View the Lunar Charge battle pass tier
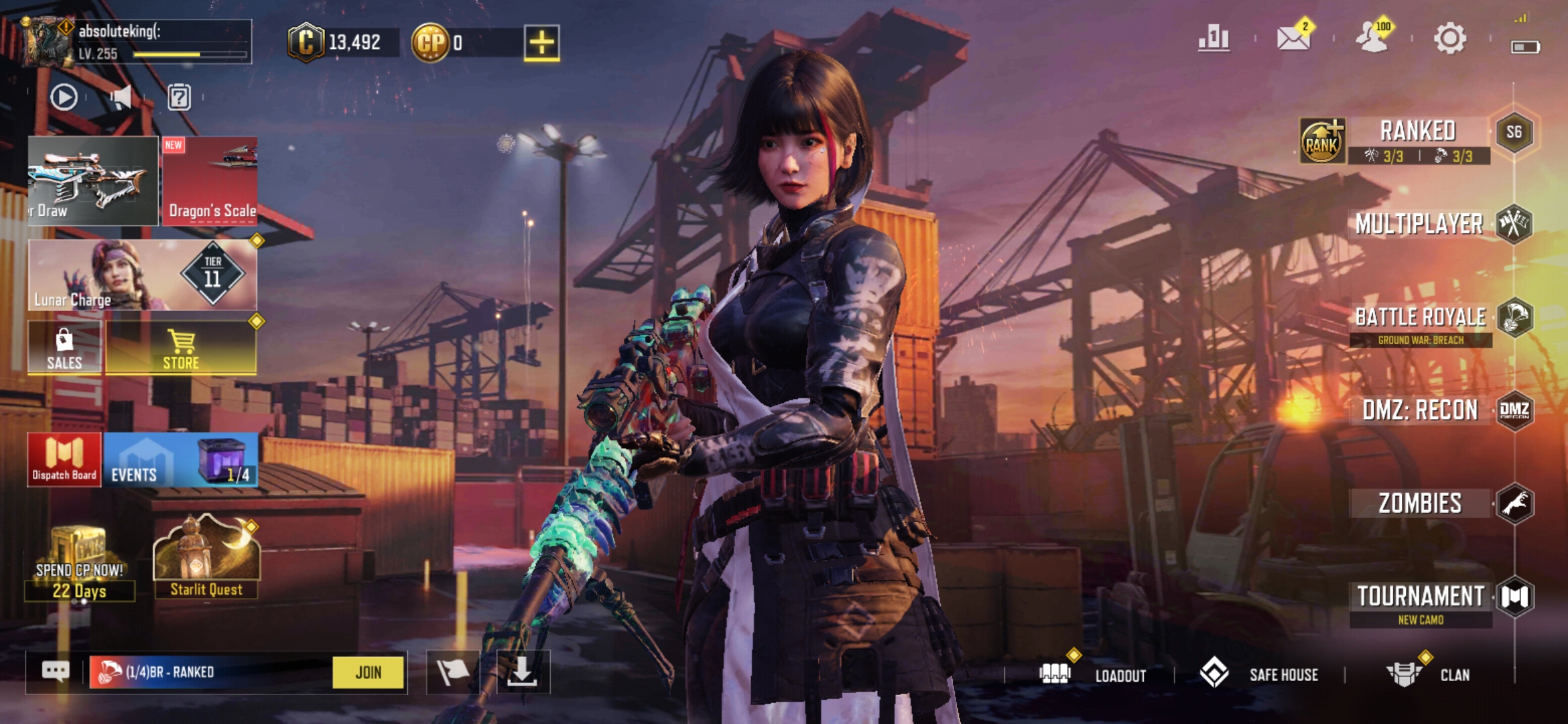The height and width of the screenshot is (724, 1568). pos(142,276)
